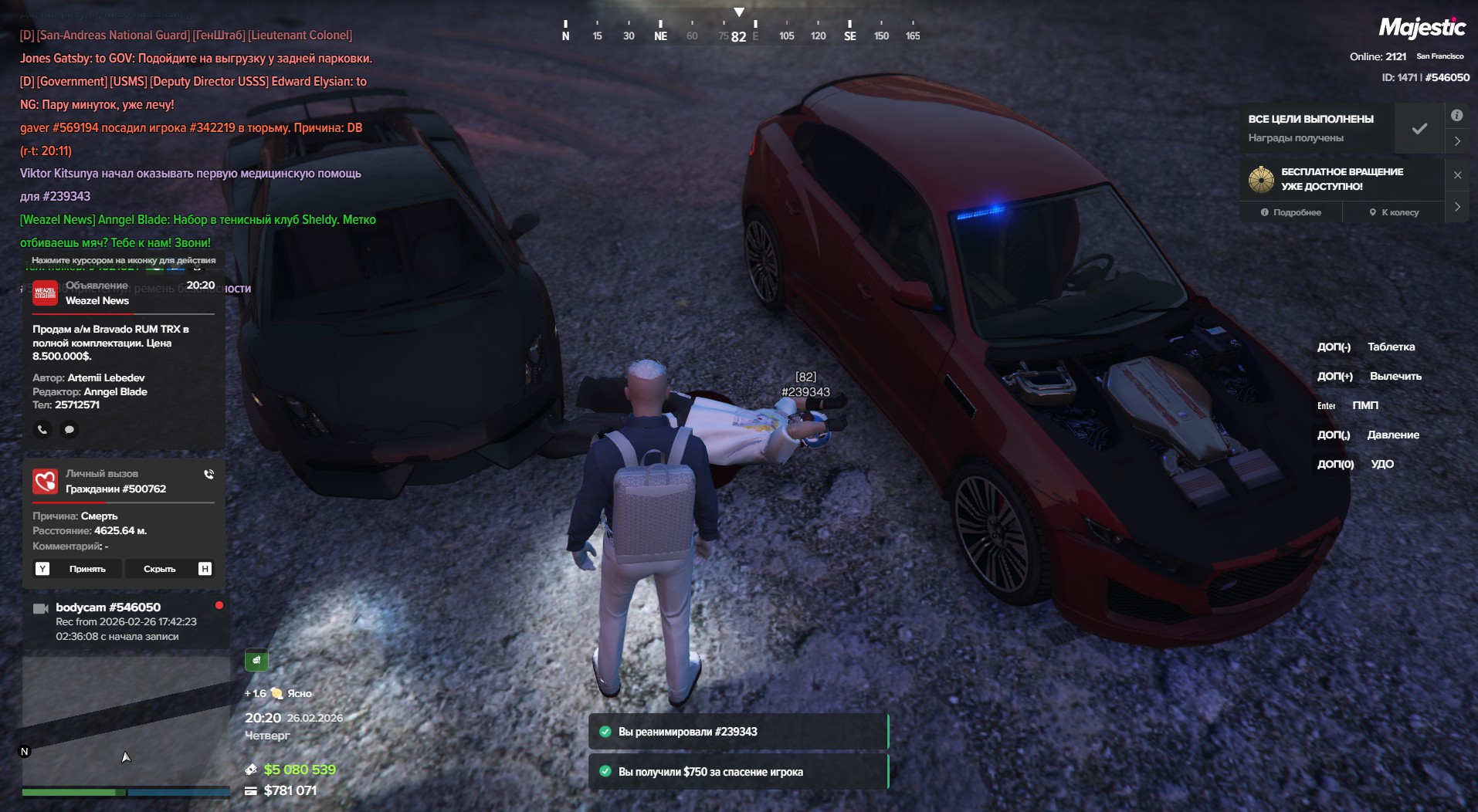Select the УДО action
This screenshot has width=1478, height=812.
(1381, 464)
